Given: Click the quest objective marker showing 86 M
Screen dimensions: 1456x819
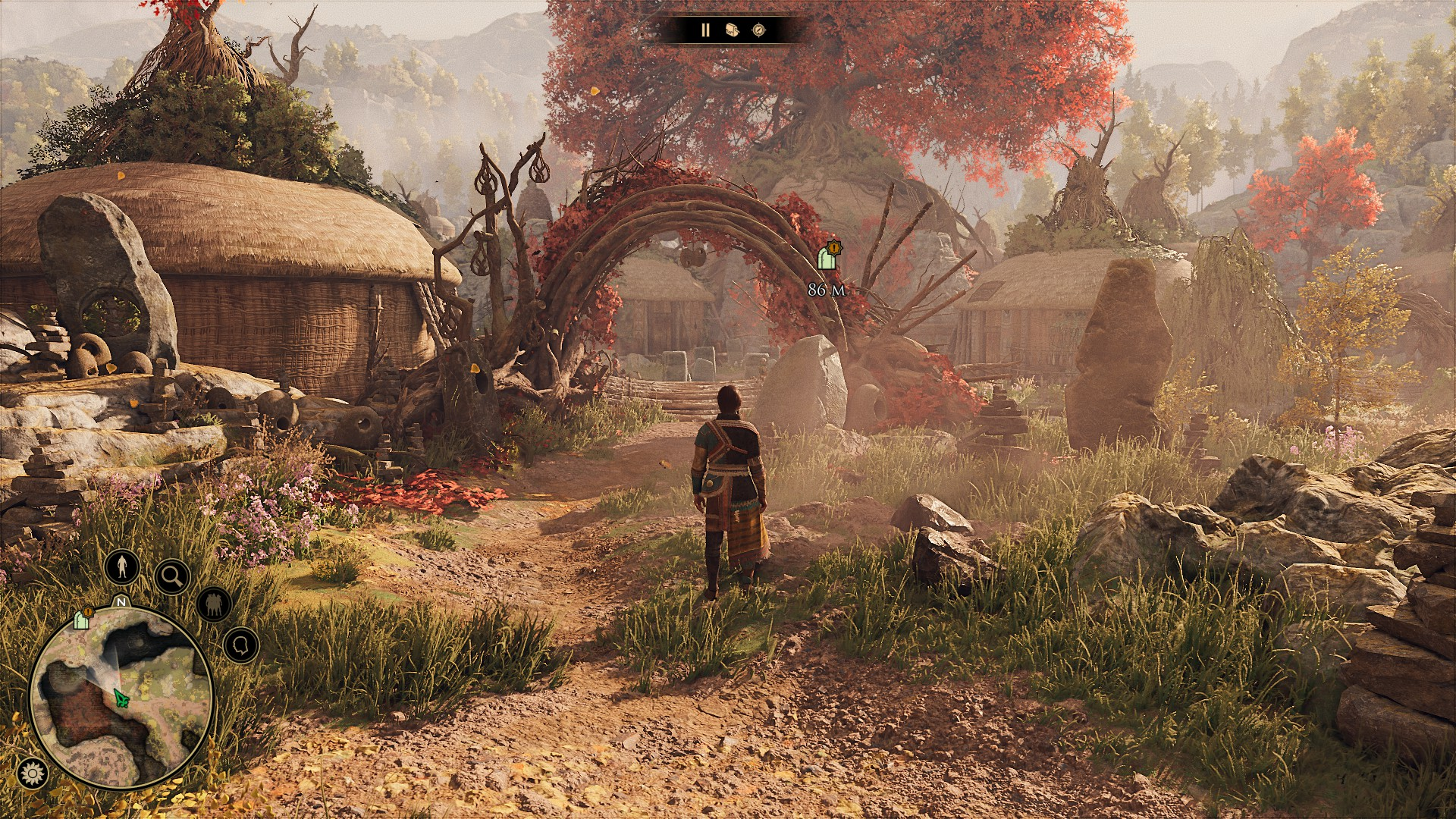Looking at the screenshot, I should (x=827, y=258).
